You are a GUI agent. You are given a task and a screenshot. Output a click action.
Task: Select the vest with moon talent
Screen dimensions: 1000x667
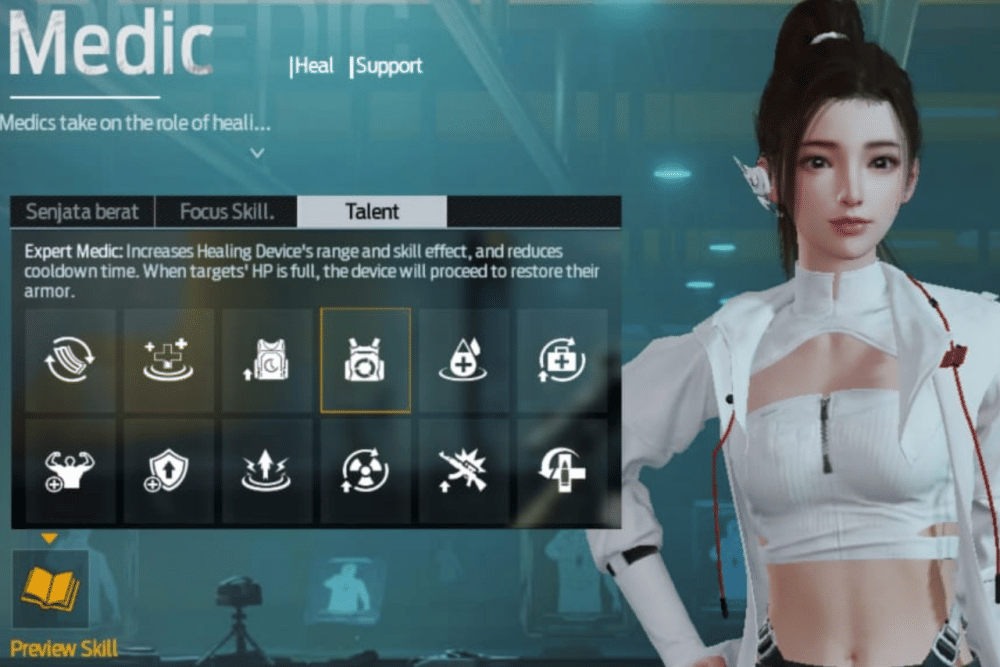(267, 360)
